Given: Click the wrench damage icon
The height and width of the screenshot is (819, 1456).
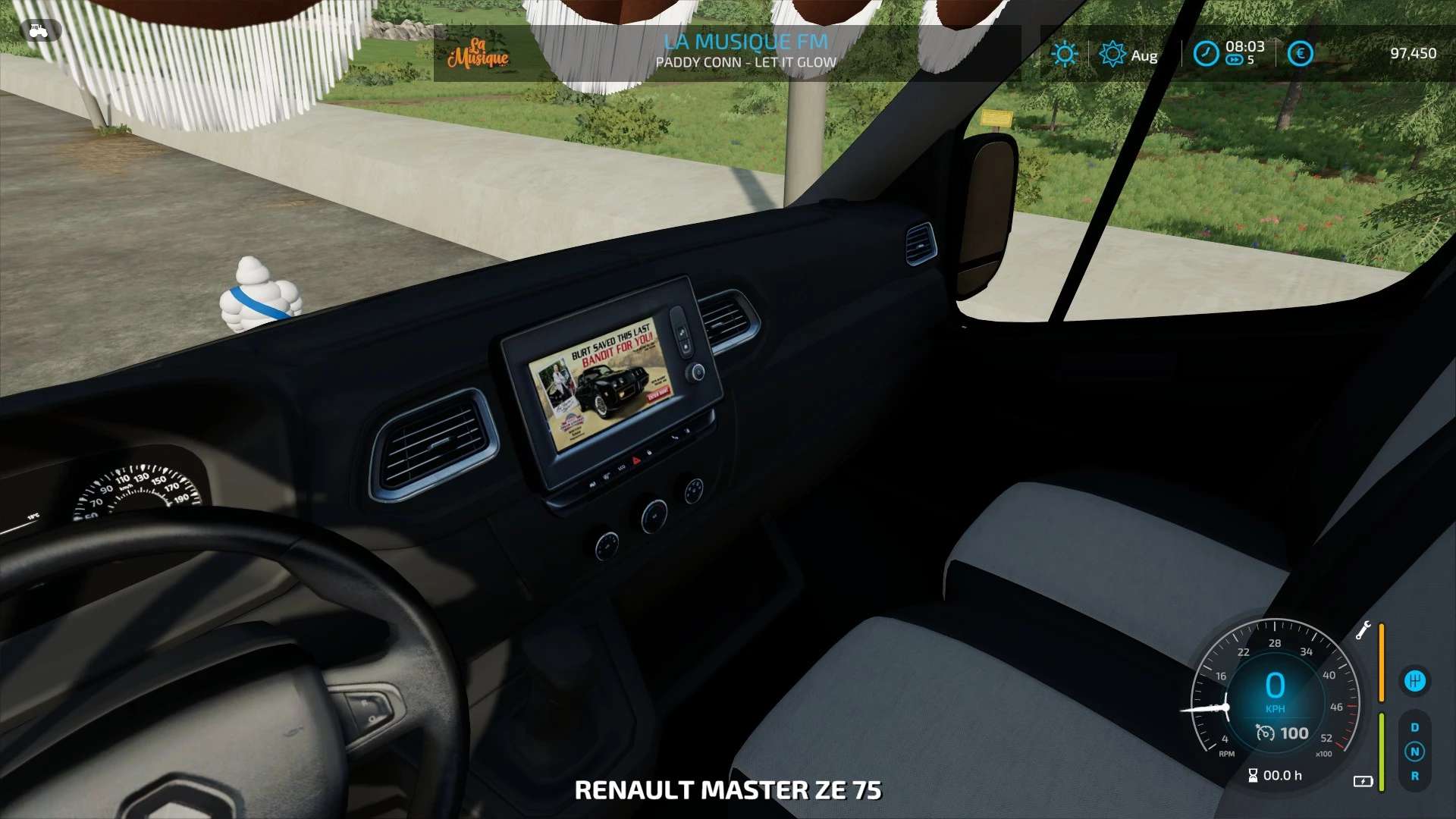Looking at the screenshot, I should click(x=1363, y=630).
